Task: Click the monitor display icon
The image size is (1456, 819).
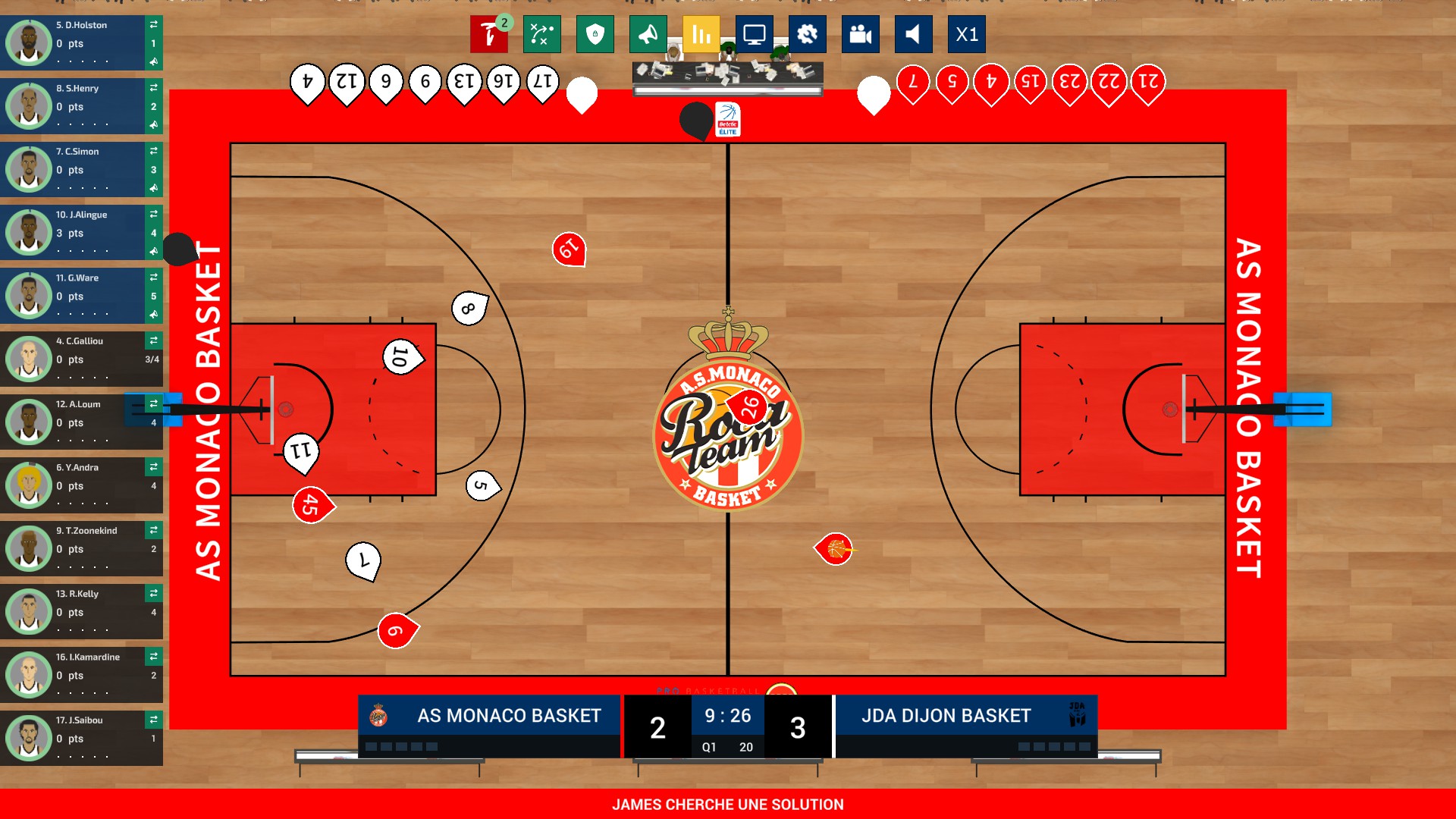Action: pos(754,34)
